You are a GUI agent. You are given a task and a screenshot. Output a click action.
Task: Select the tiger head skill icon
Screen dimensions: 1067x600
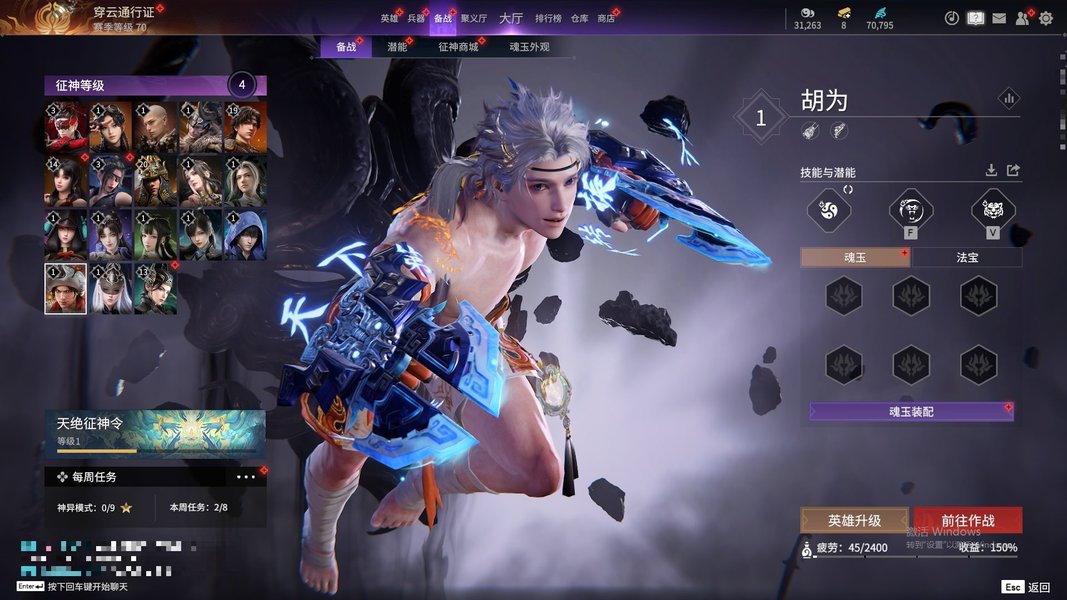[993, 209]
